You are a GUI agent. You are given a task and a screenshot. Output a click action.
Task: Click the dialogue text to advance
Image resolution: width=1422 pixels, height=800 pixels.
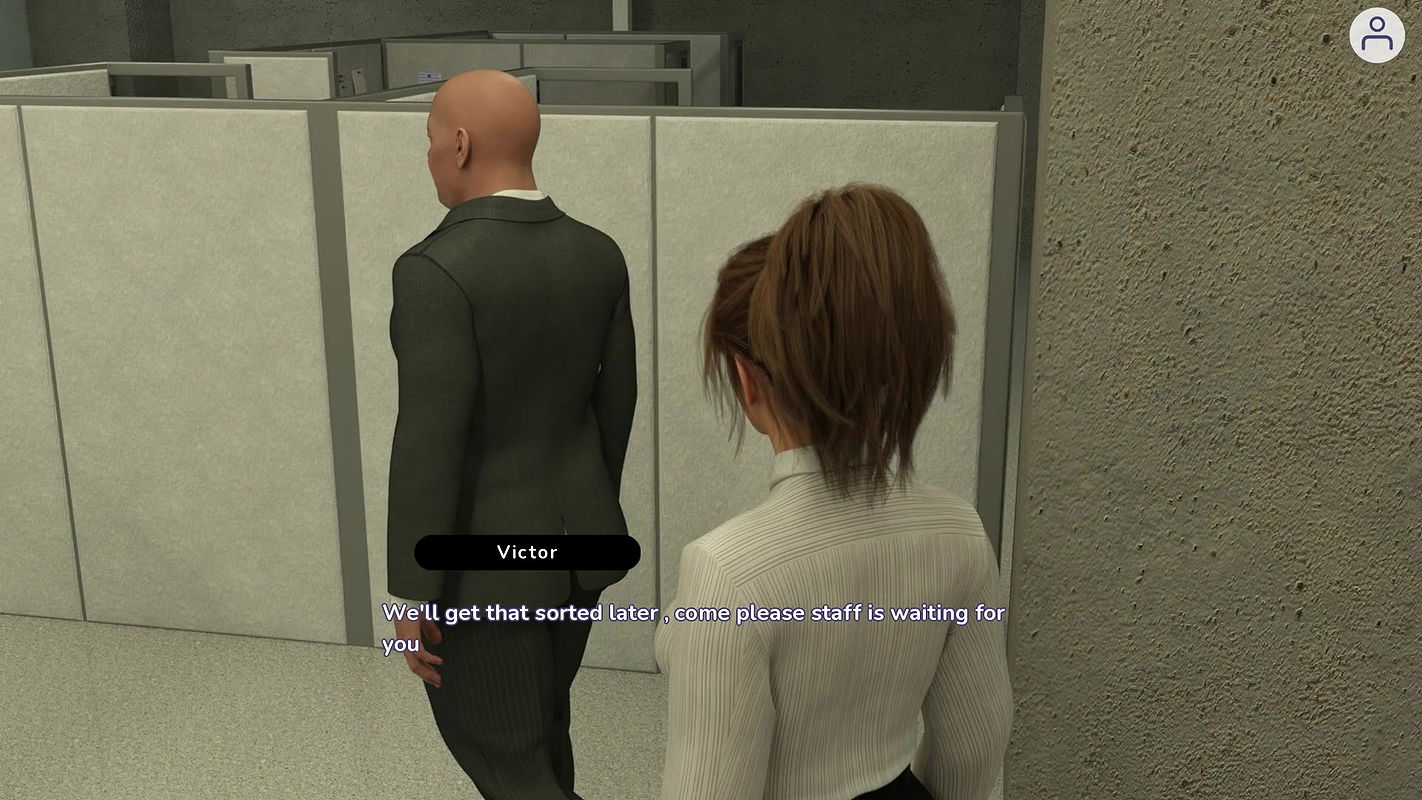[690, 612]
